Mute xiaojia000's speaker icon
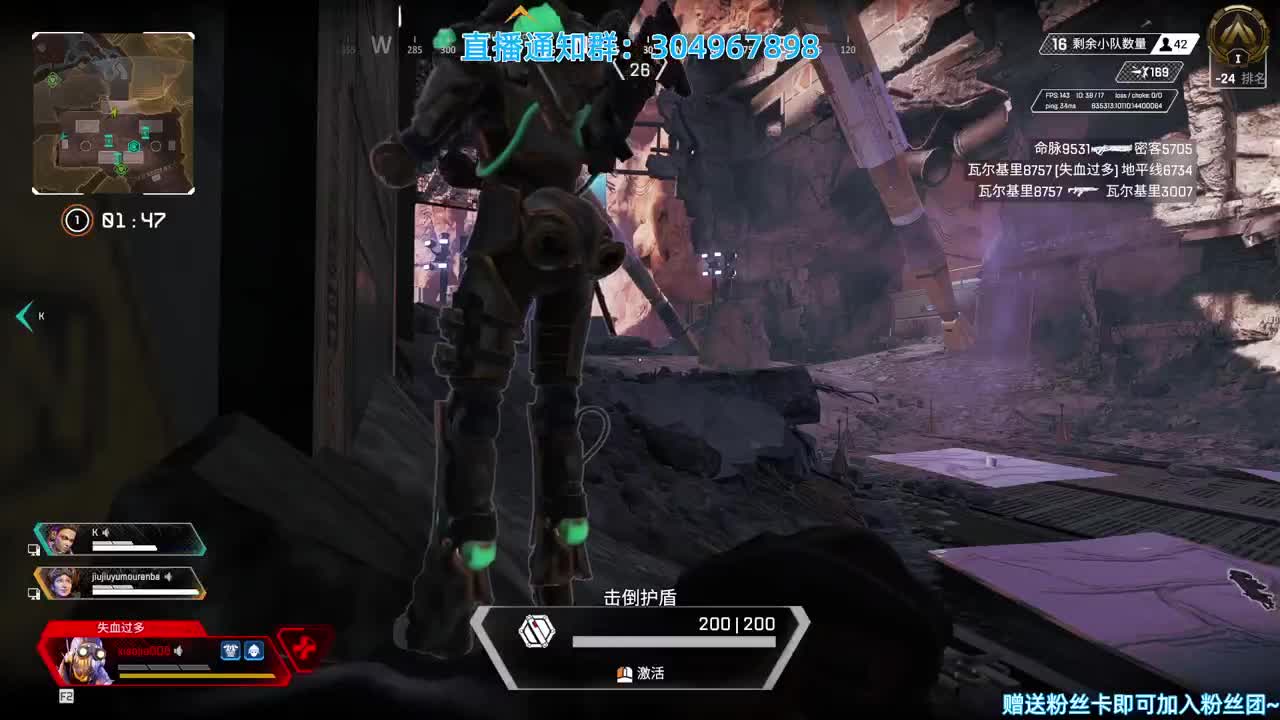Image resolution: width=1280 pixels, height=720 pixels. tap(178, 651)
